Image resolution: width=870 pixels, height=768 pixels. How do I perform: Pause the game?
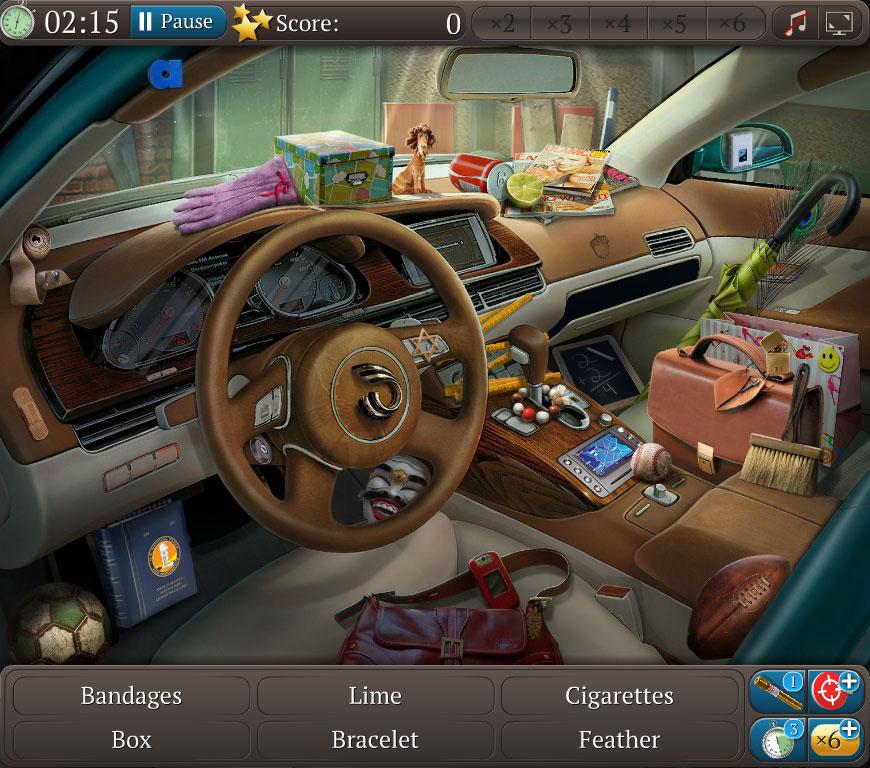point(176,22)
